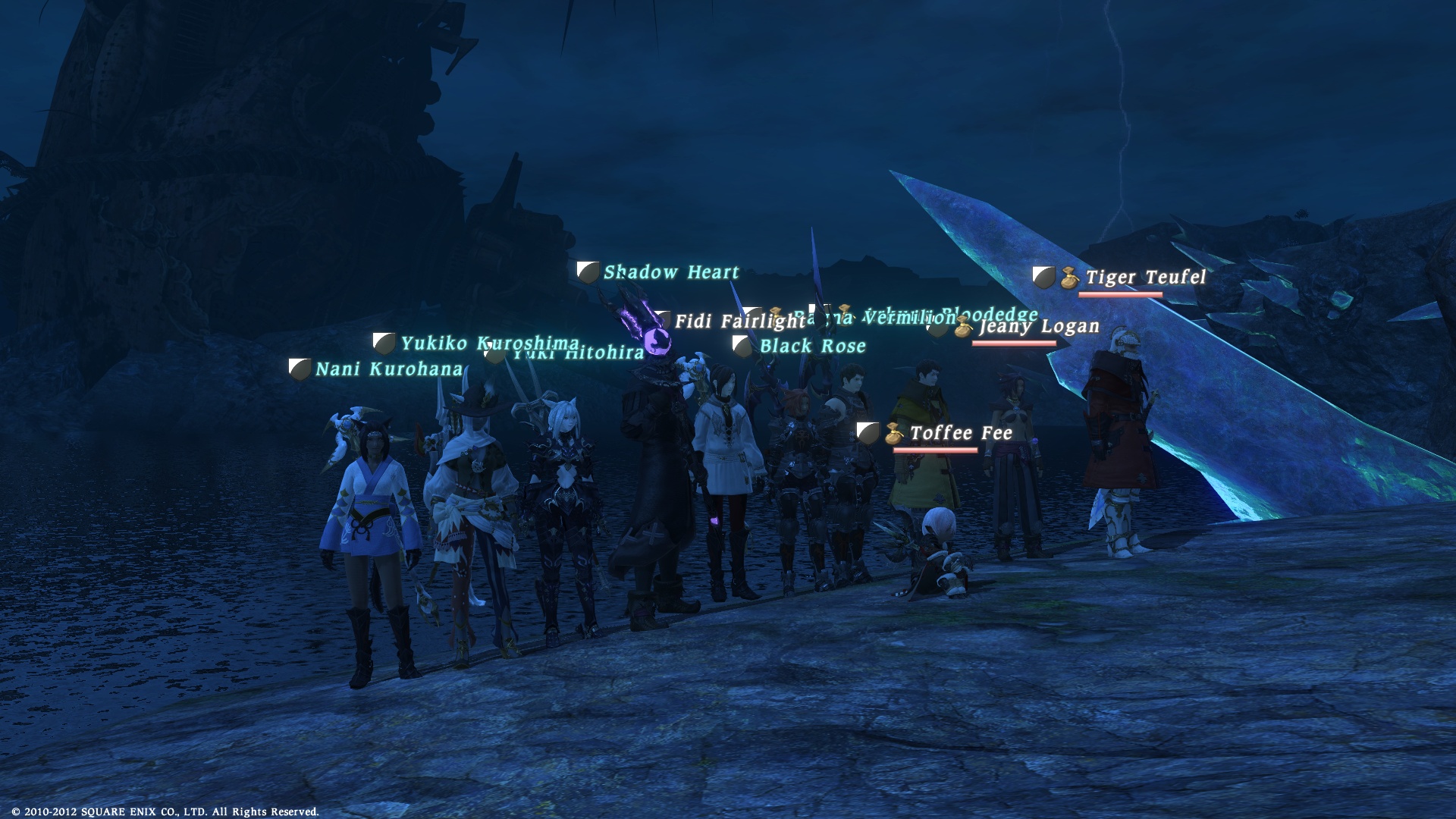Choose the Black Rose nameplate
1456x819 pixels.
pos(812,347)
